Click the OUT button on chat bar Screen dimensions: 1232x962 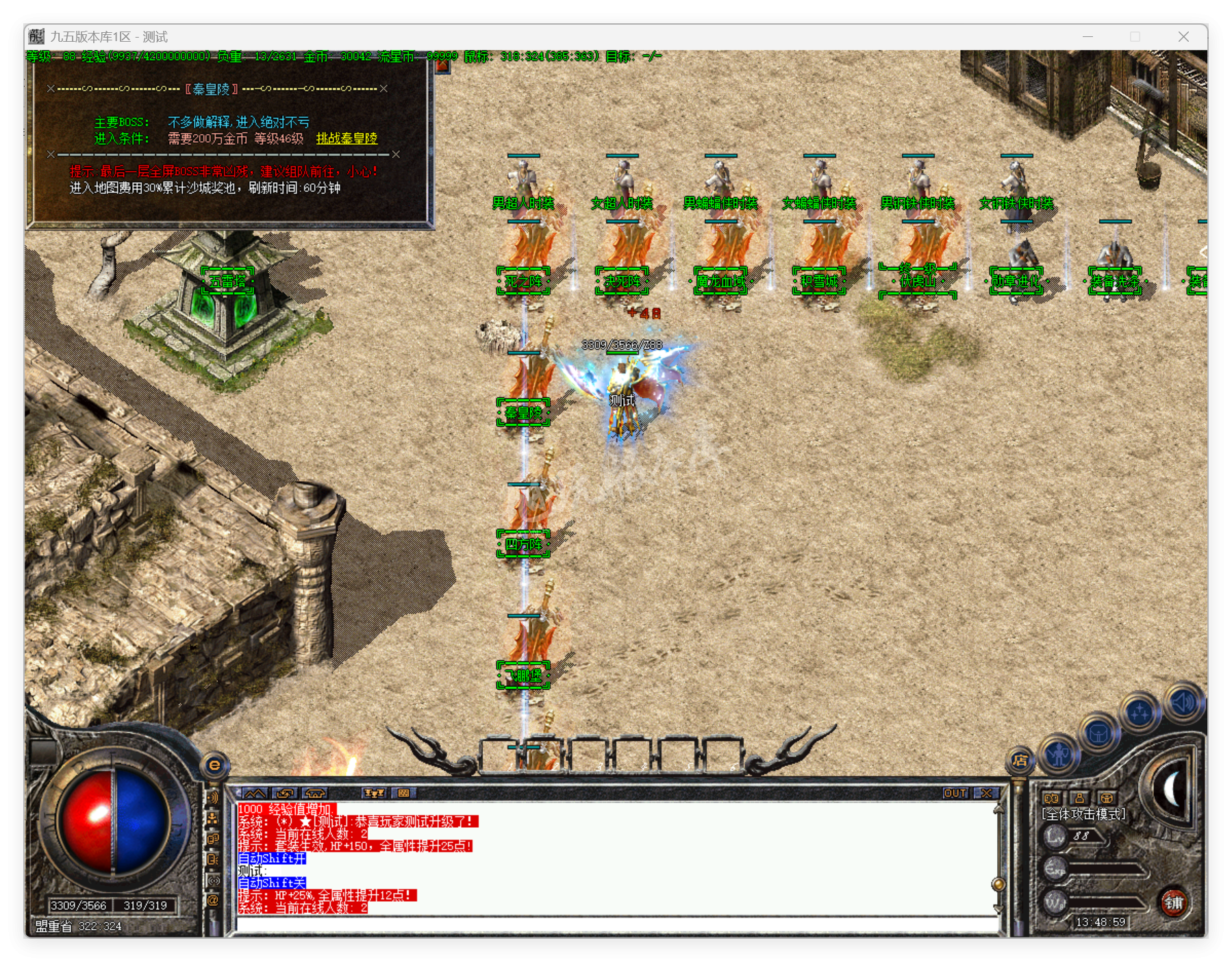tap(955, 793)
